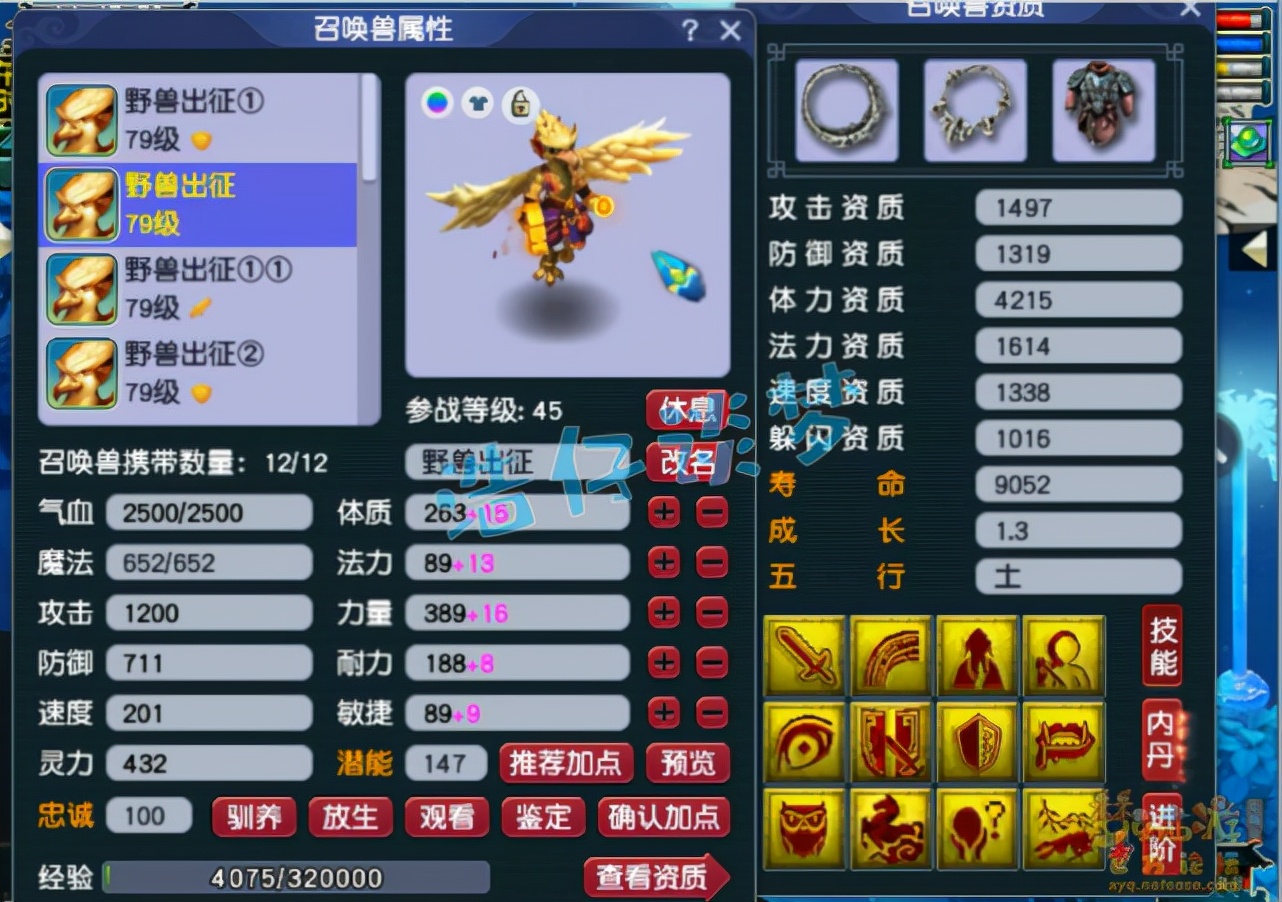Open the owl skill icon
Image resolution: width=1282 pixels, height=902 pixels.
(804, 829)
